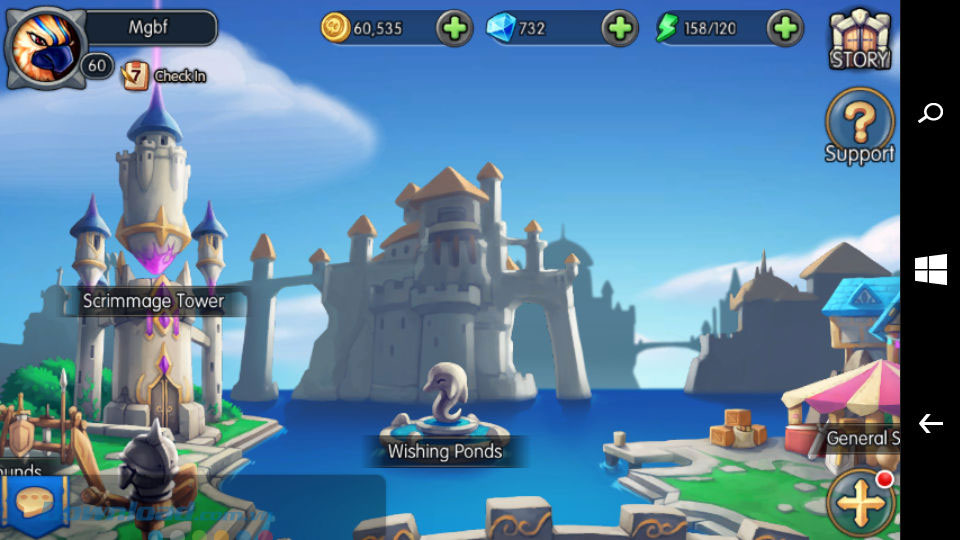
Task: Refill energy using the green plus button
Action: pos(785,28)
